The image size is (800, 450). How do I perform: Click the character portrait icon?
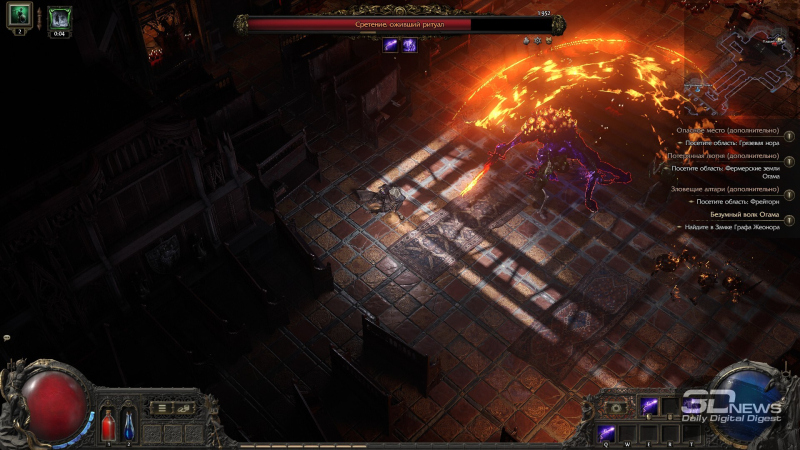click(20, 16)
